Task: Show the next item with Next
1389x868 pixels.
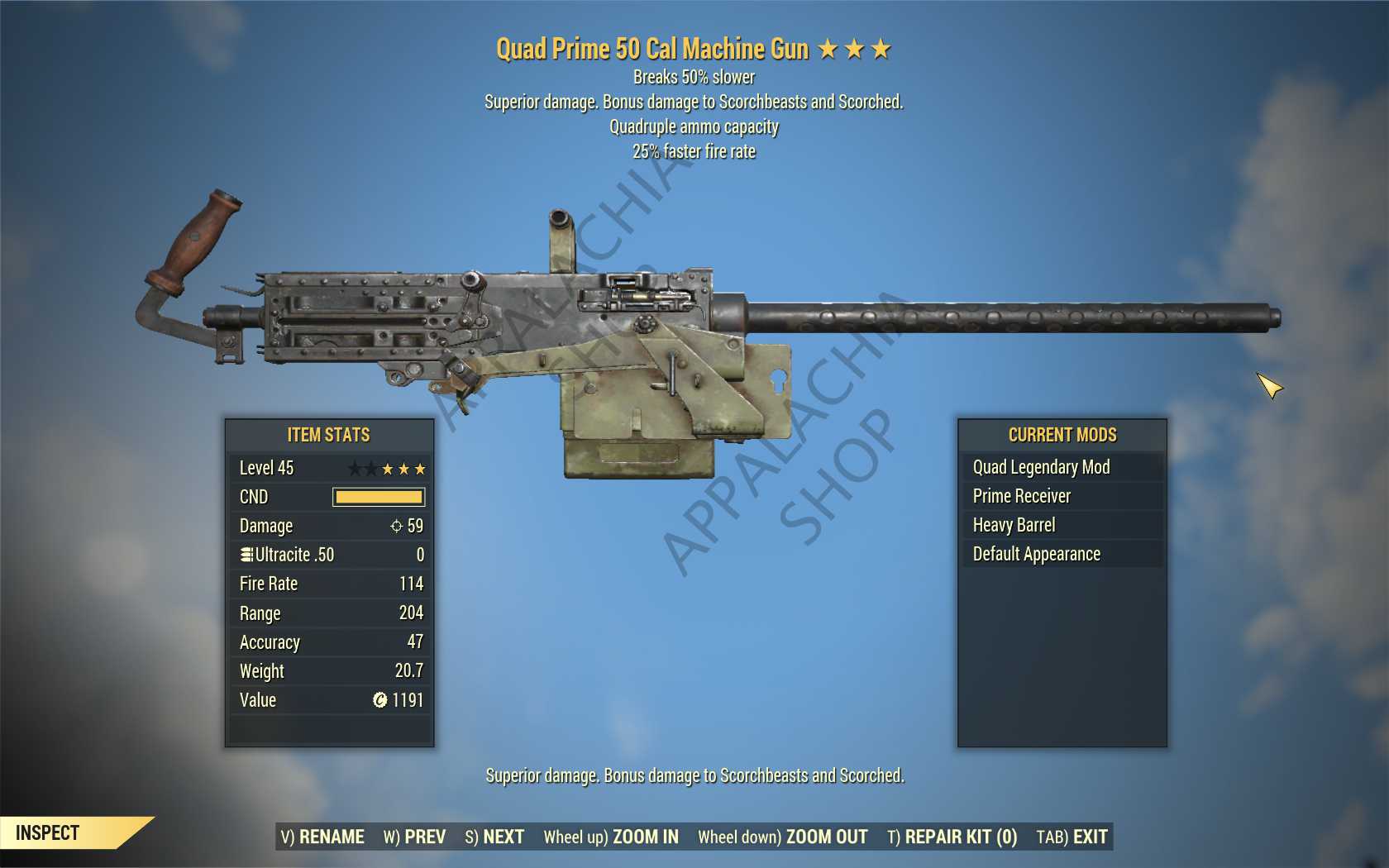Action: [494, 837]
